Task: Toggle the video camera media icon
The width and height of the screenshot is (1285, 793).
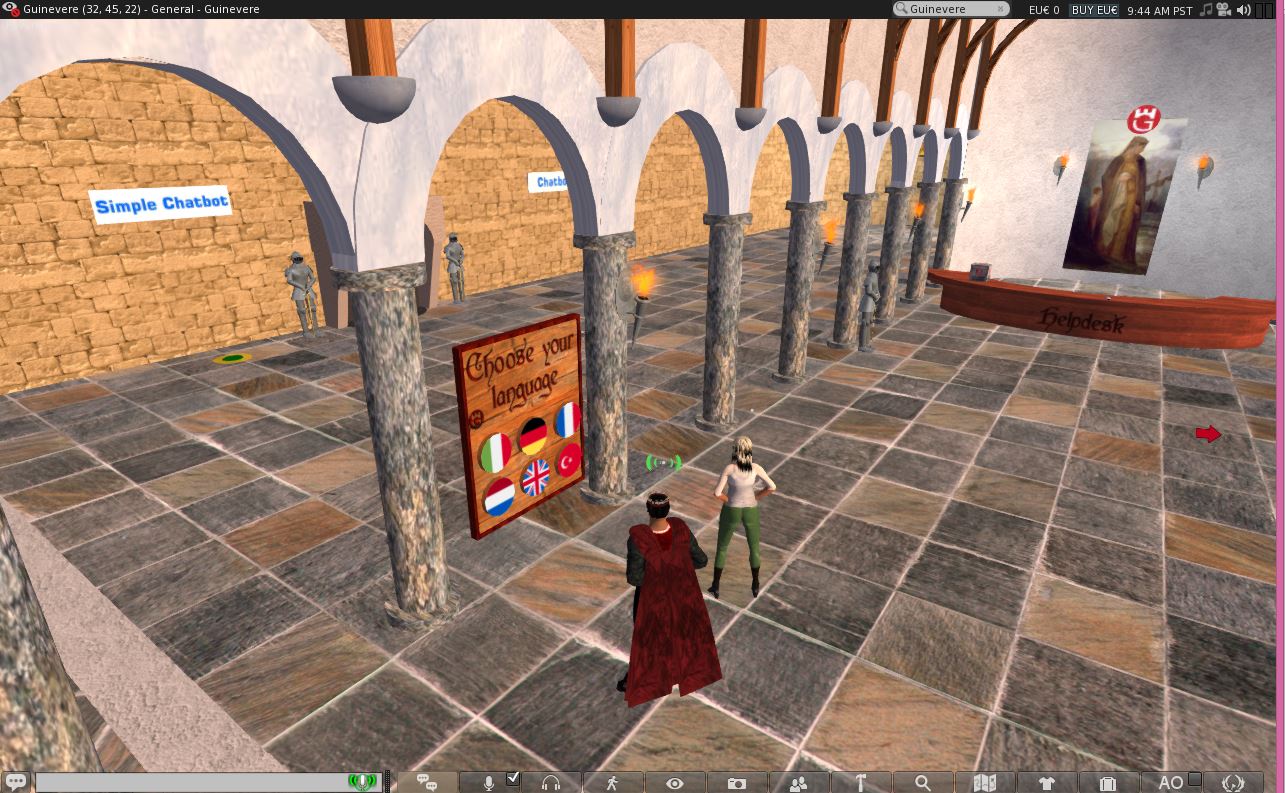Action: [1224, 9]
